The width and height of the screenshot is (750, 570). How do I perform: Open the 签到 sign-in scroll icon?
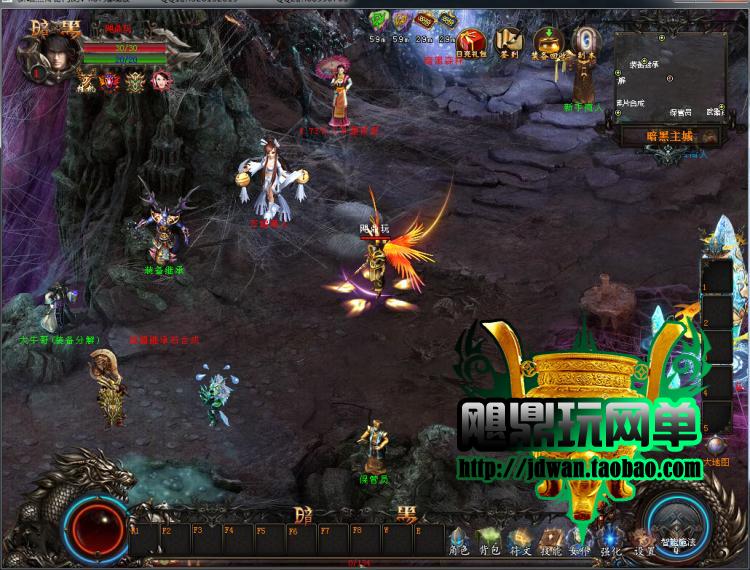[x=511, y=40]
